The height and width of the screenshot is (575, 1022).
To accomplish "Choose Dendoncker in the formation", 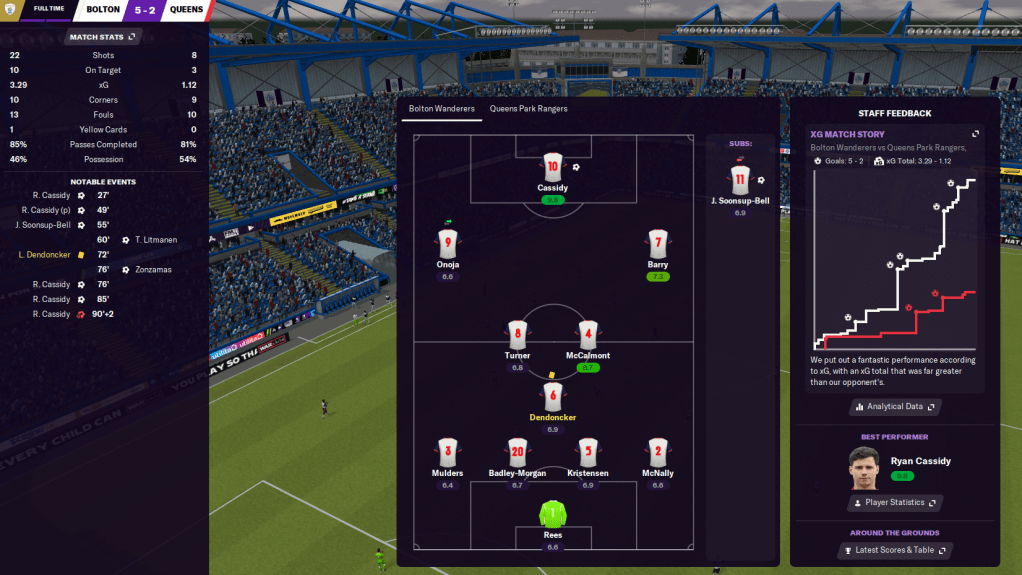I will point(553,396).
